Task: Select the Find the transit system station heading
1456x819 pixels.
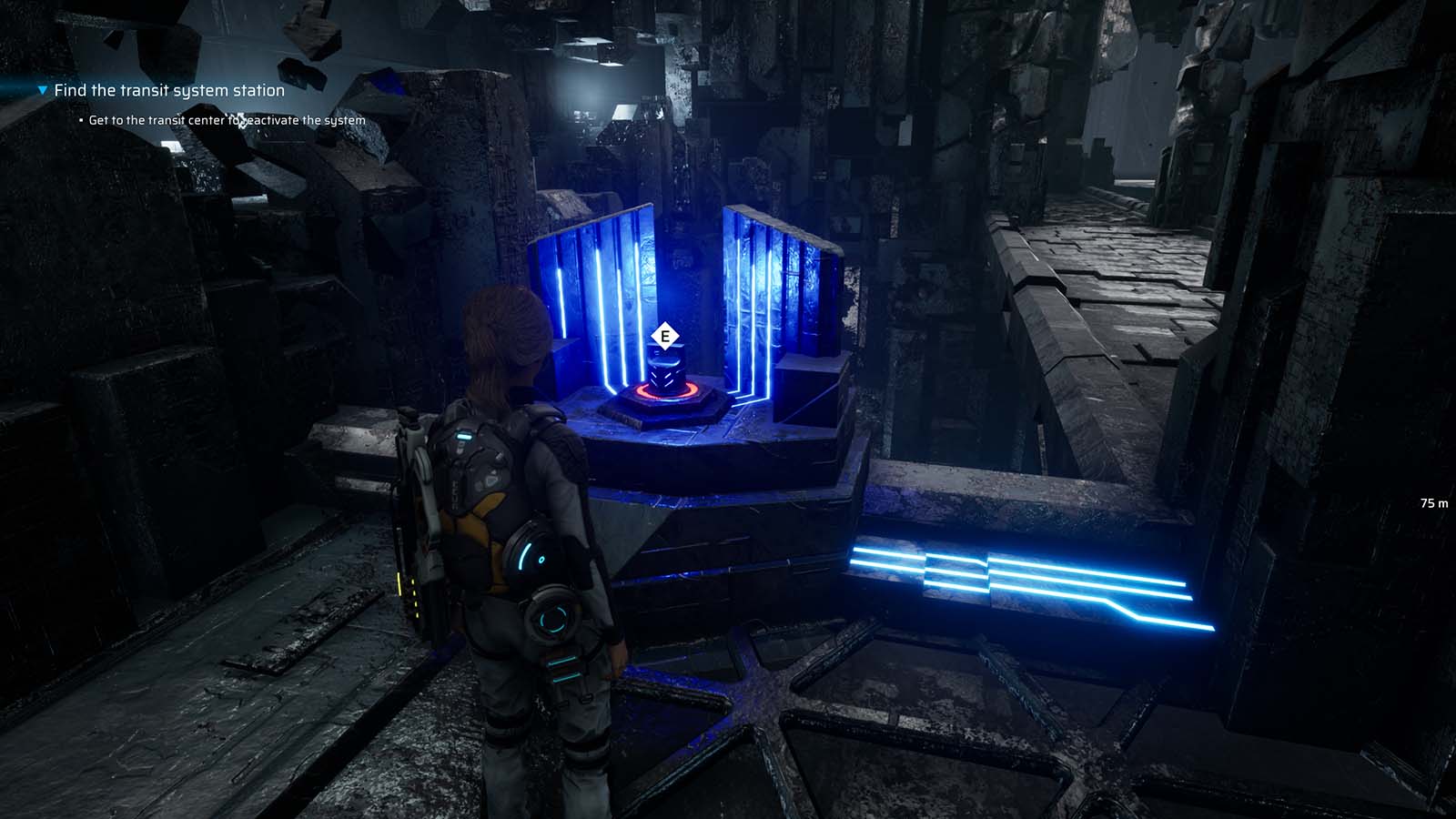Action: coord(168,90)
